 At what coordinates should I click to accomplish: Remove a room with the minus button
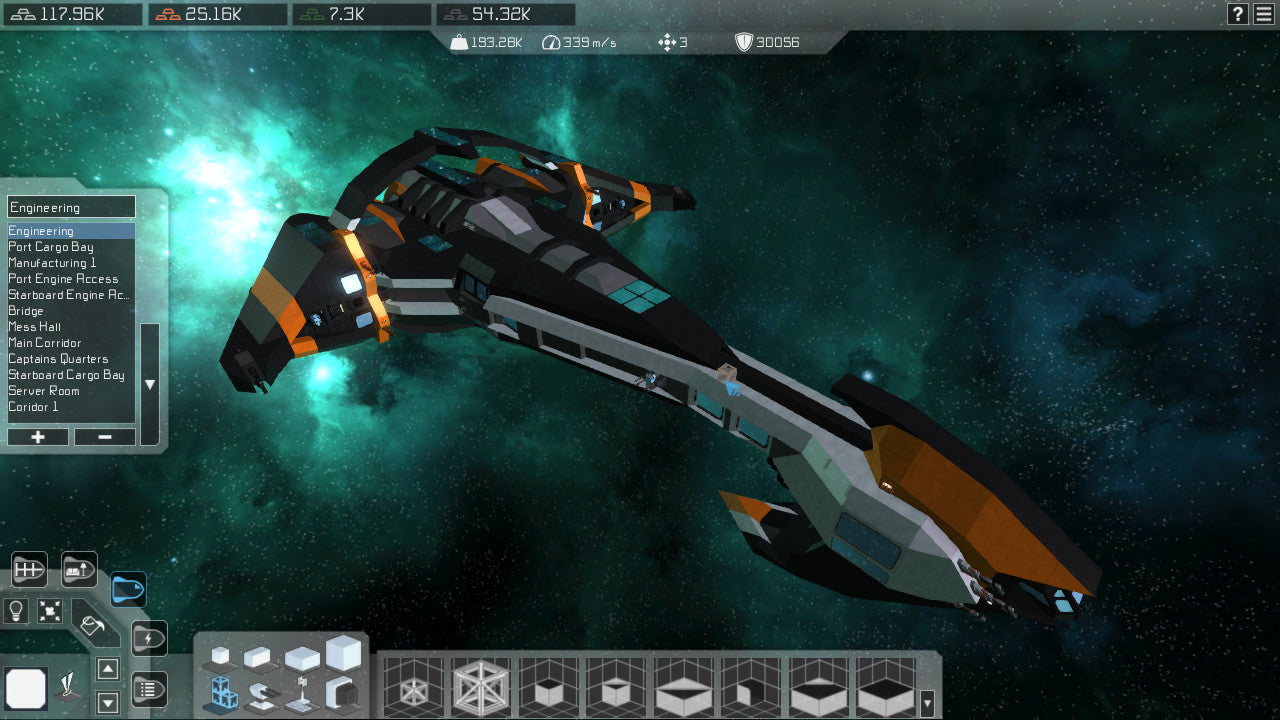[x=105, y=437]
